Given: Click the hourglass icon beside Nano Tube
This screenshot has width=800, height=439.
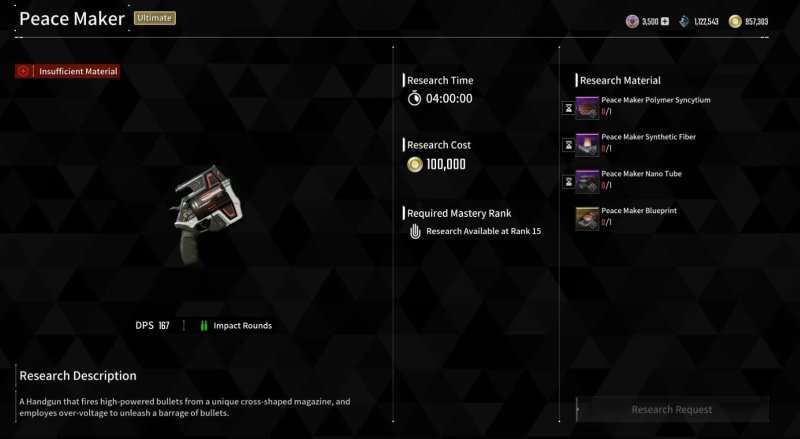Looking at the screenshot, I should pyautogui.click(x=568, y=182).
